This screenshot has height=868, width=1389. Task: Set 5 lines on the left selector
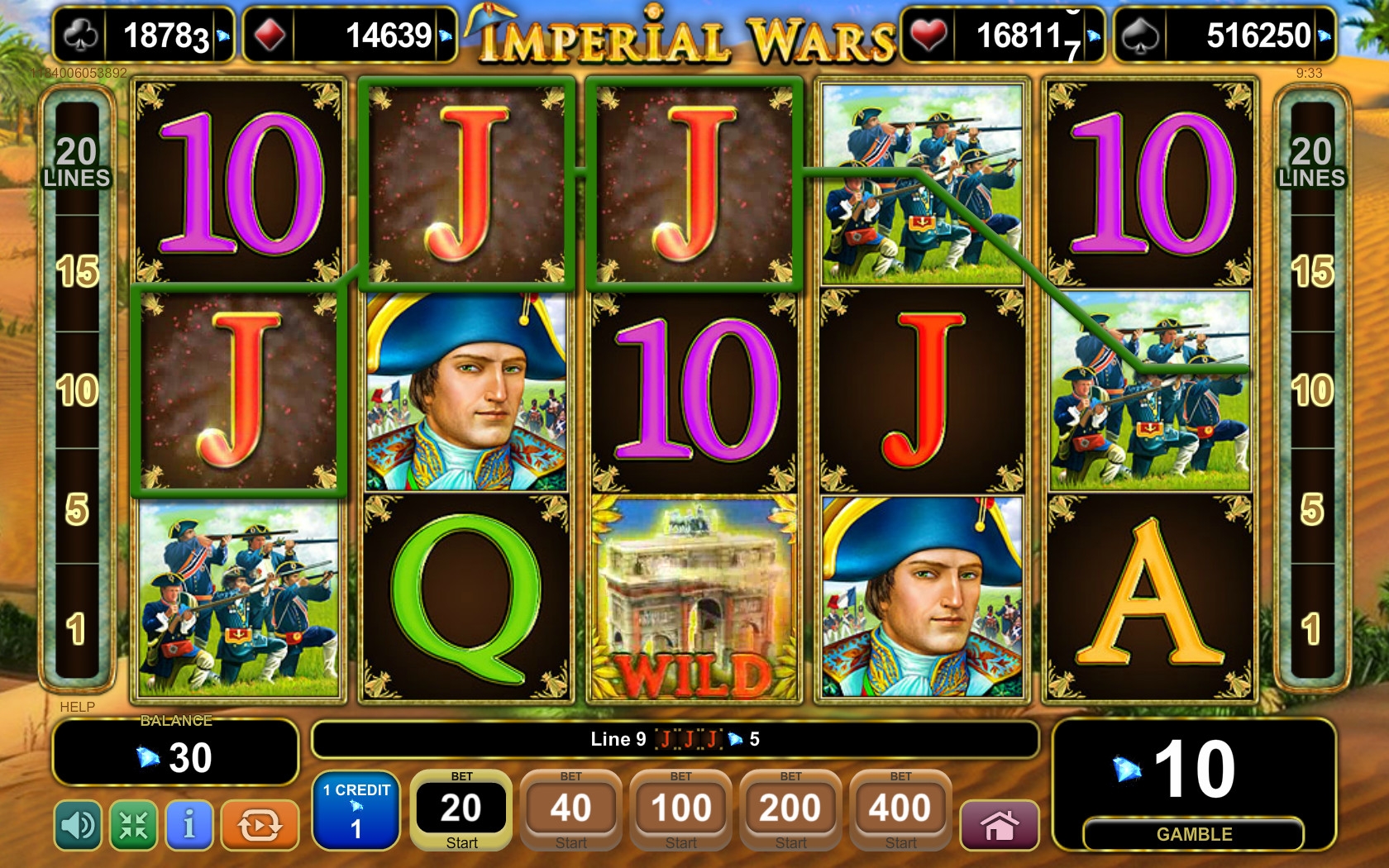pyautogui.click(x=77, y=509)
